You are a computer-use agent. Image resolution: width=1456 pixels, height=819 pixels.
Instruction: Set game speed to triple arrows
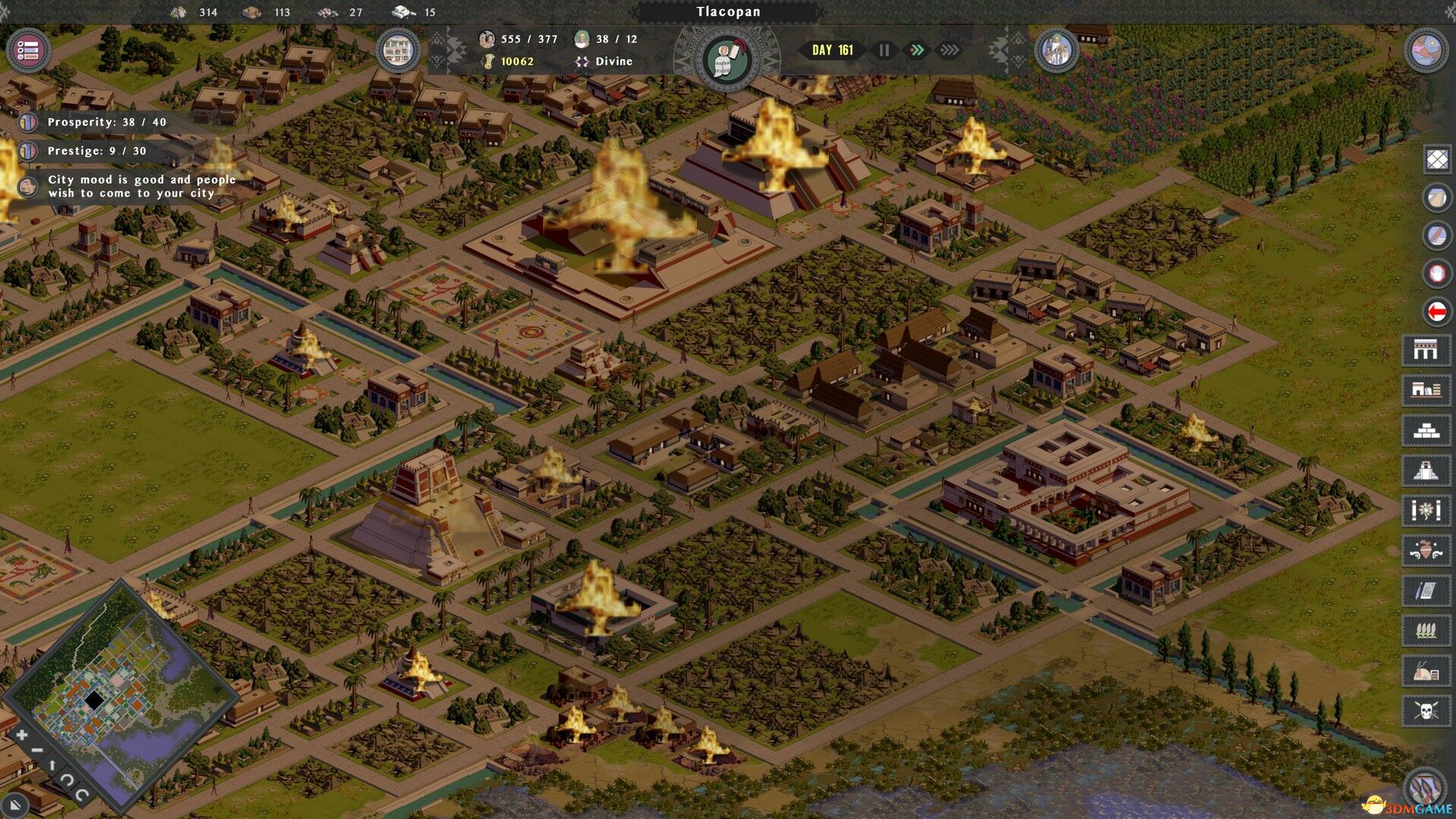point(949,50)
